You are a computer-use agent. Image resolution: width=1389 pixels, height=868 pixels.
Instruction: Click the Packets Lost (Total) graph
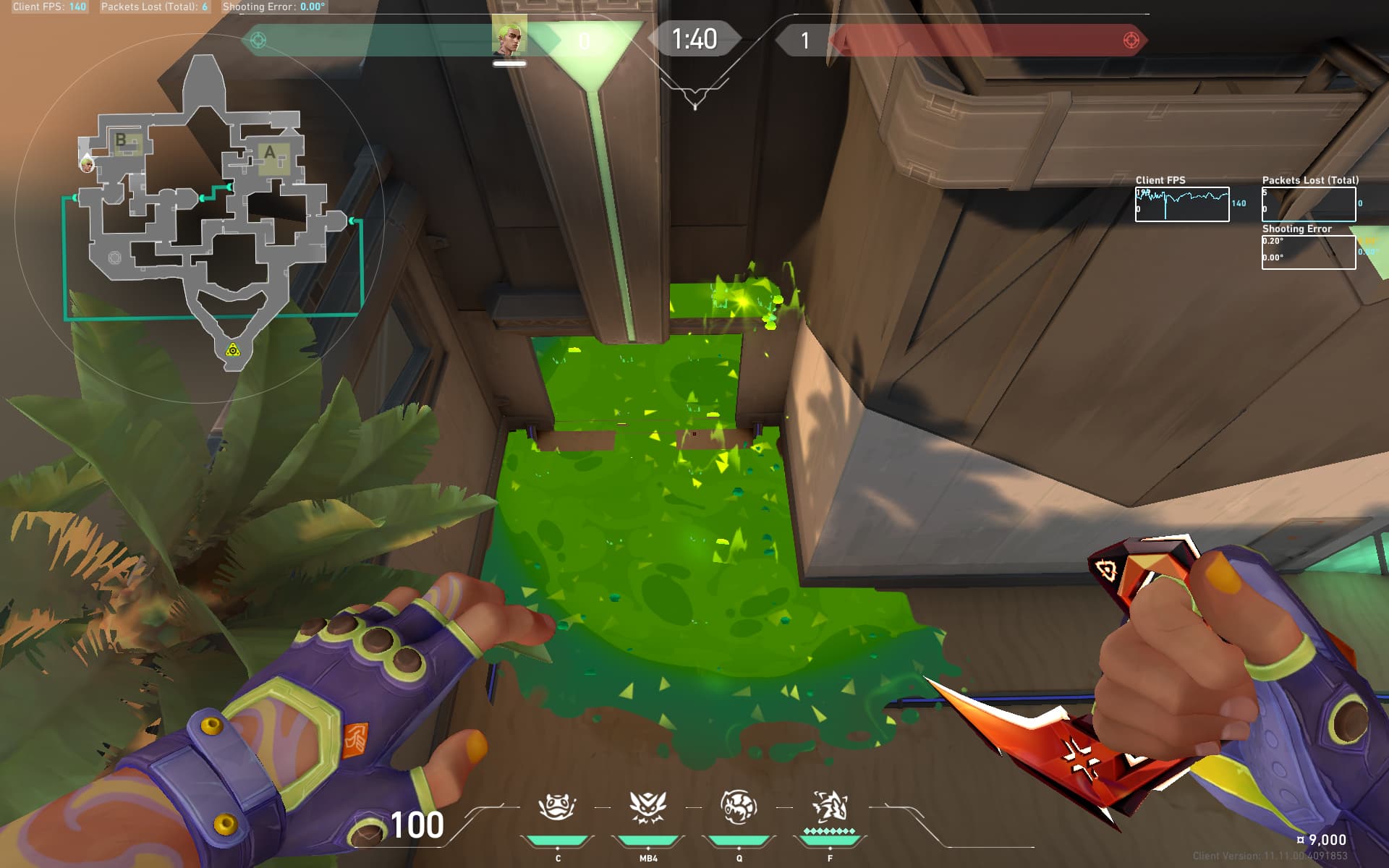(1308, 205)
